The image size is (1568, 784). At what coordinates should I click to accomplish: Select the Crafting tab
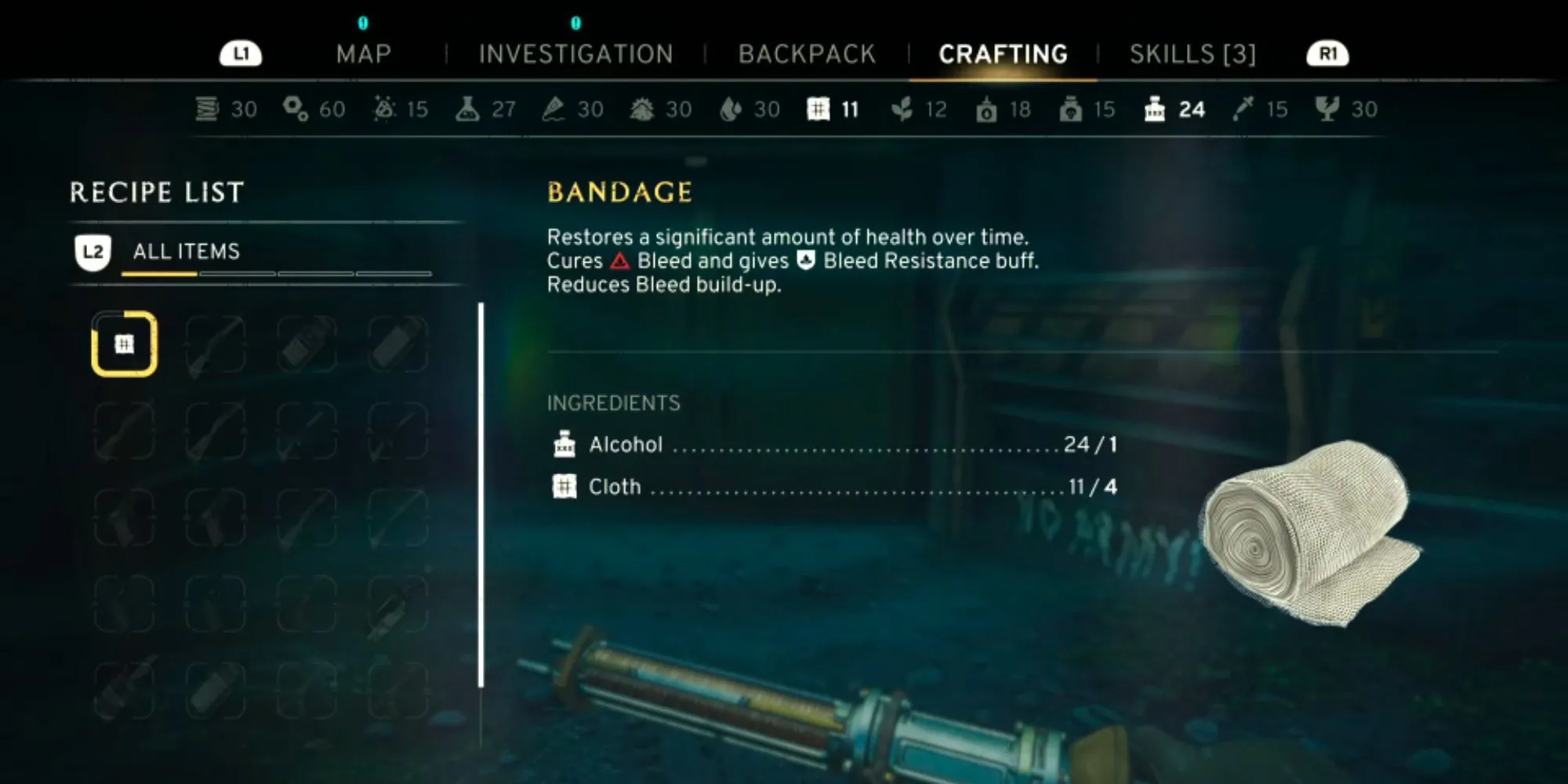[x=1003, y=54]
